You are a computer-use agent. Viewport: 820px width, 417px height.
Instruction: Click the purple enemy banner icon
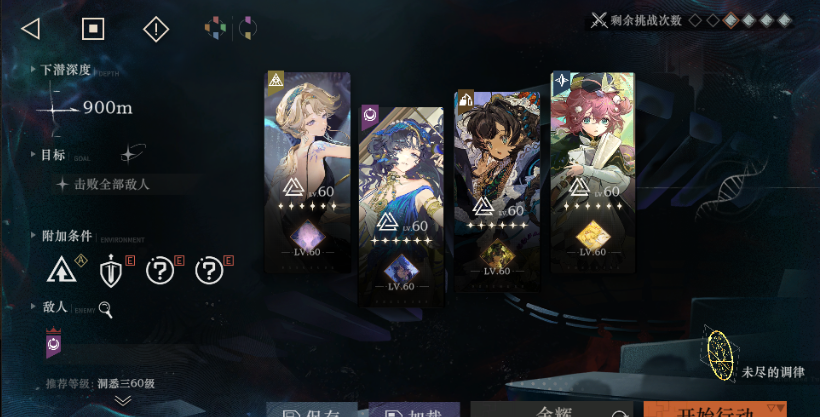coord(54,345)
